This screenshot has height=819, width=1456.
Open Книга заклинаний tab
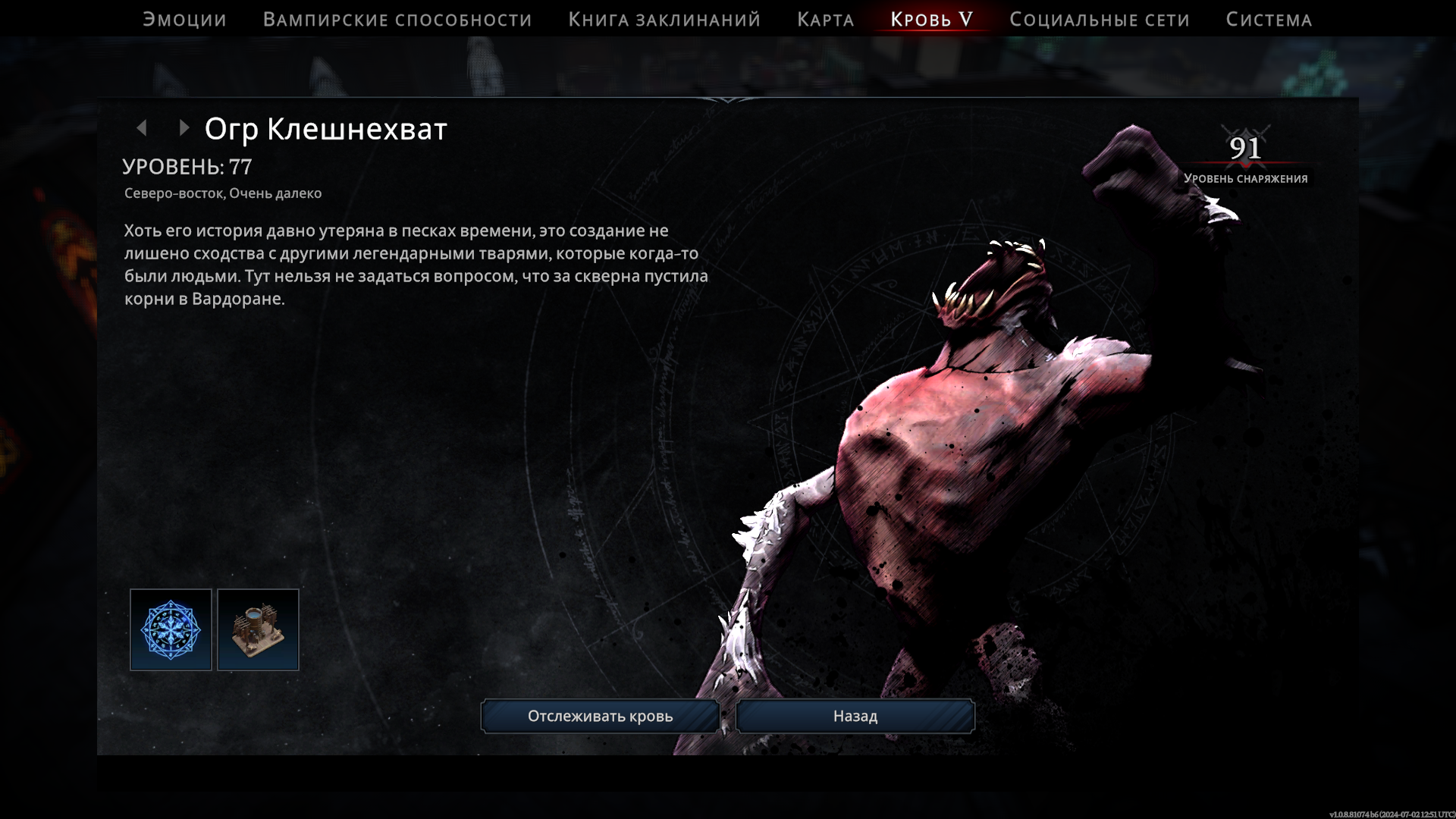tap(664, 20)
